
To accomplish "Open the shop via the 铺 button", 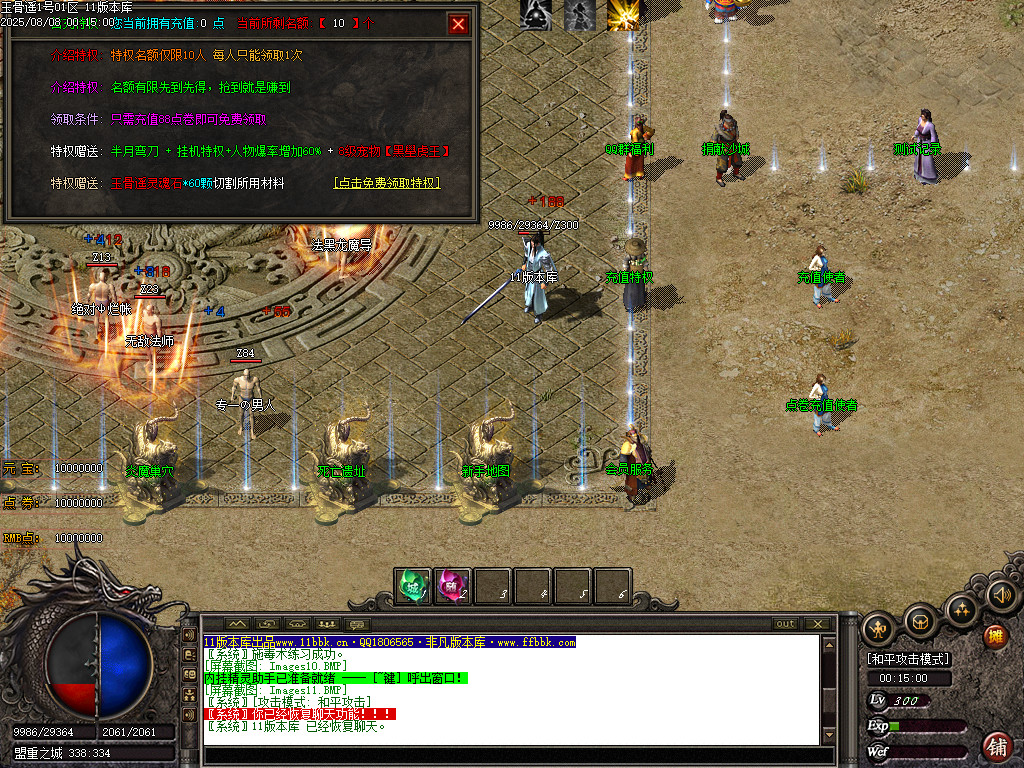I will point(997,746).
